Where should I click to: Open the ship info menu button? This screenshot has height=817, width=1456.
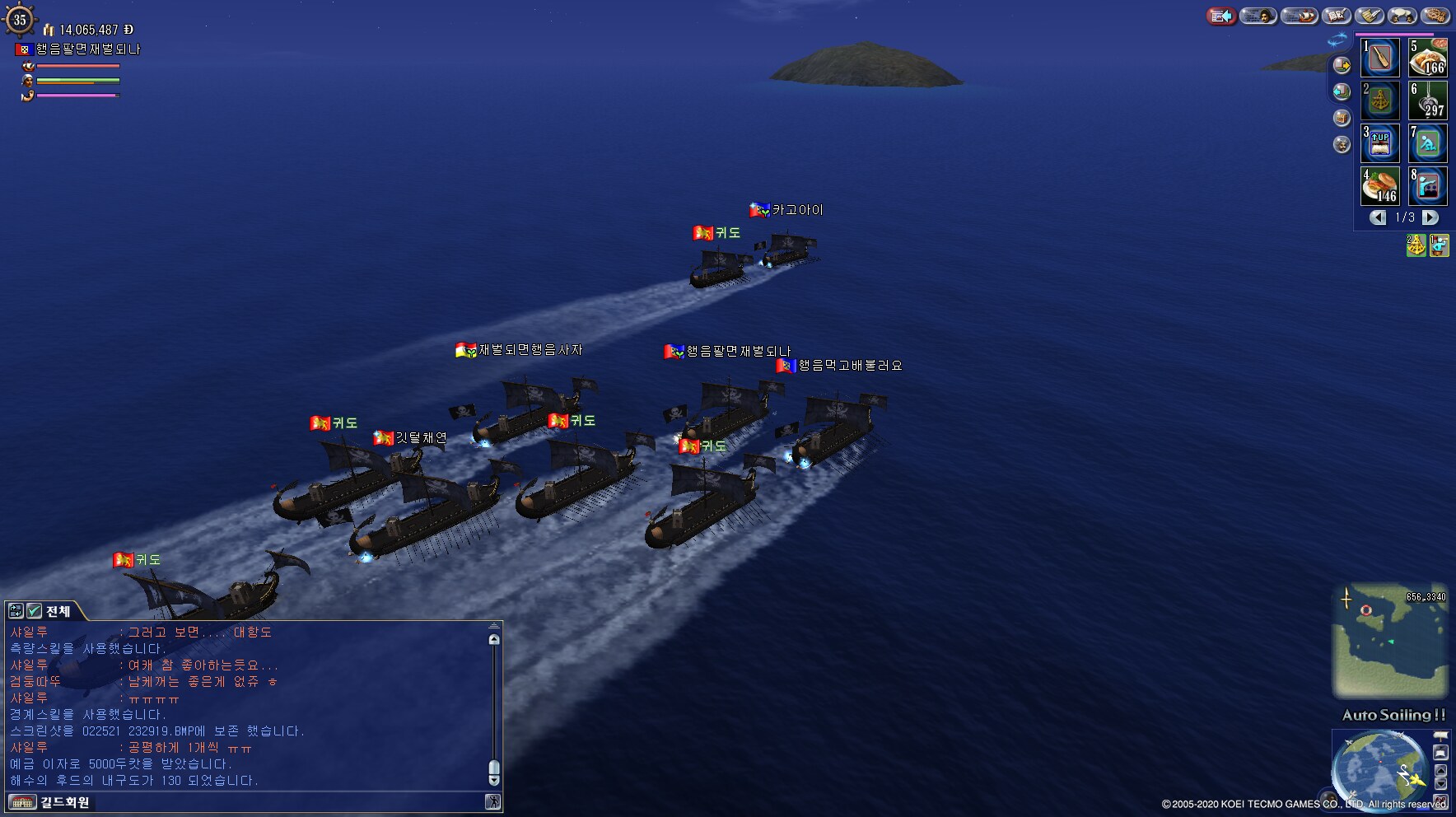point(1300,16)
